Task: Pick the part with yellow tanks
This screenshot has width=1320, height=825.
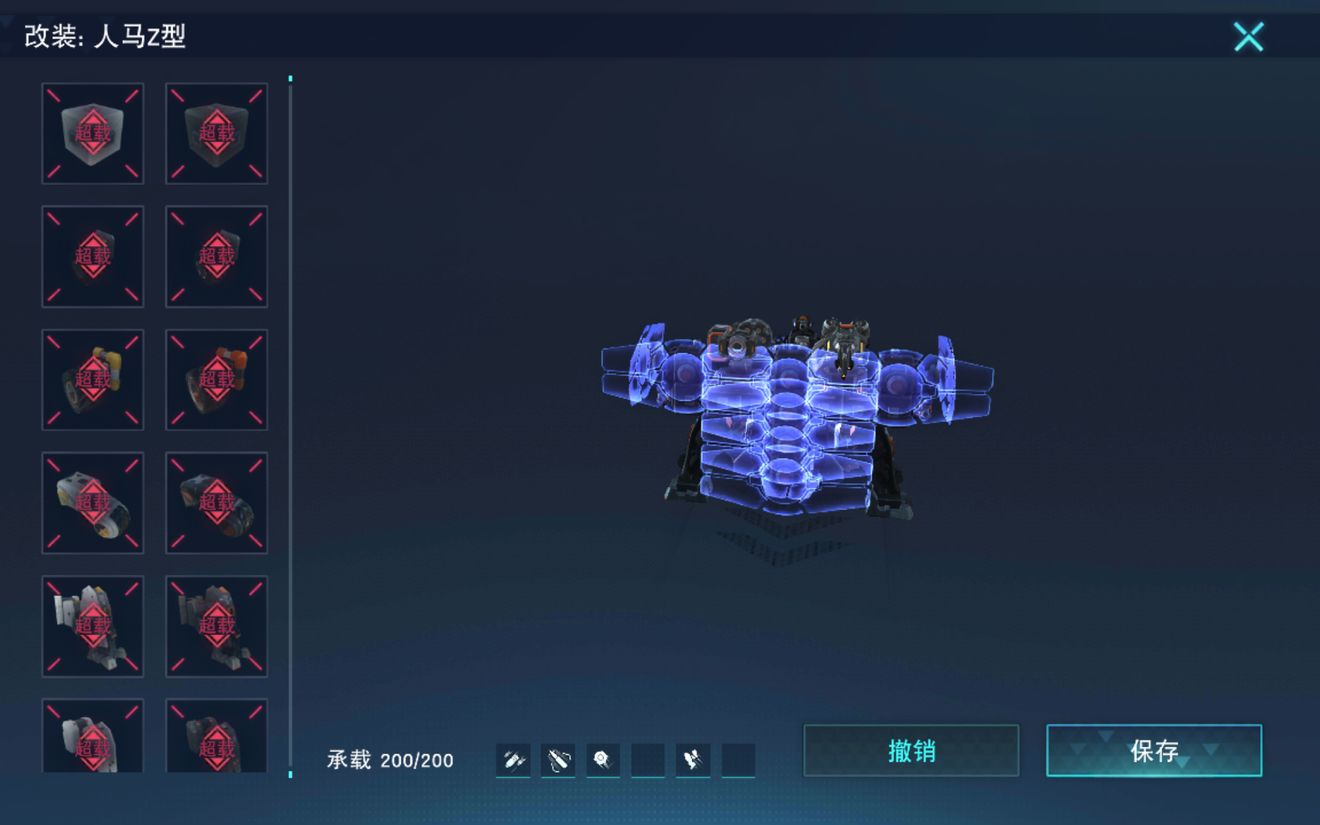Action: (x=93, y=380)
